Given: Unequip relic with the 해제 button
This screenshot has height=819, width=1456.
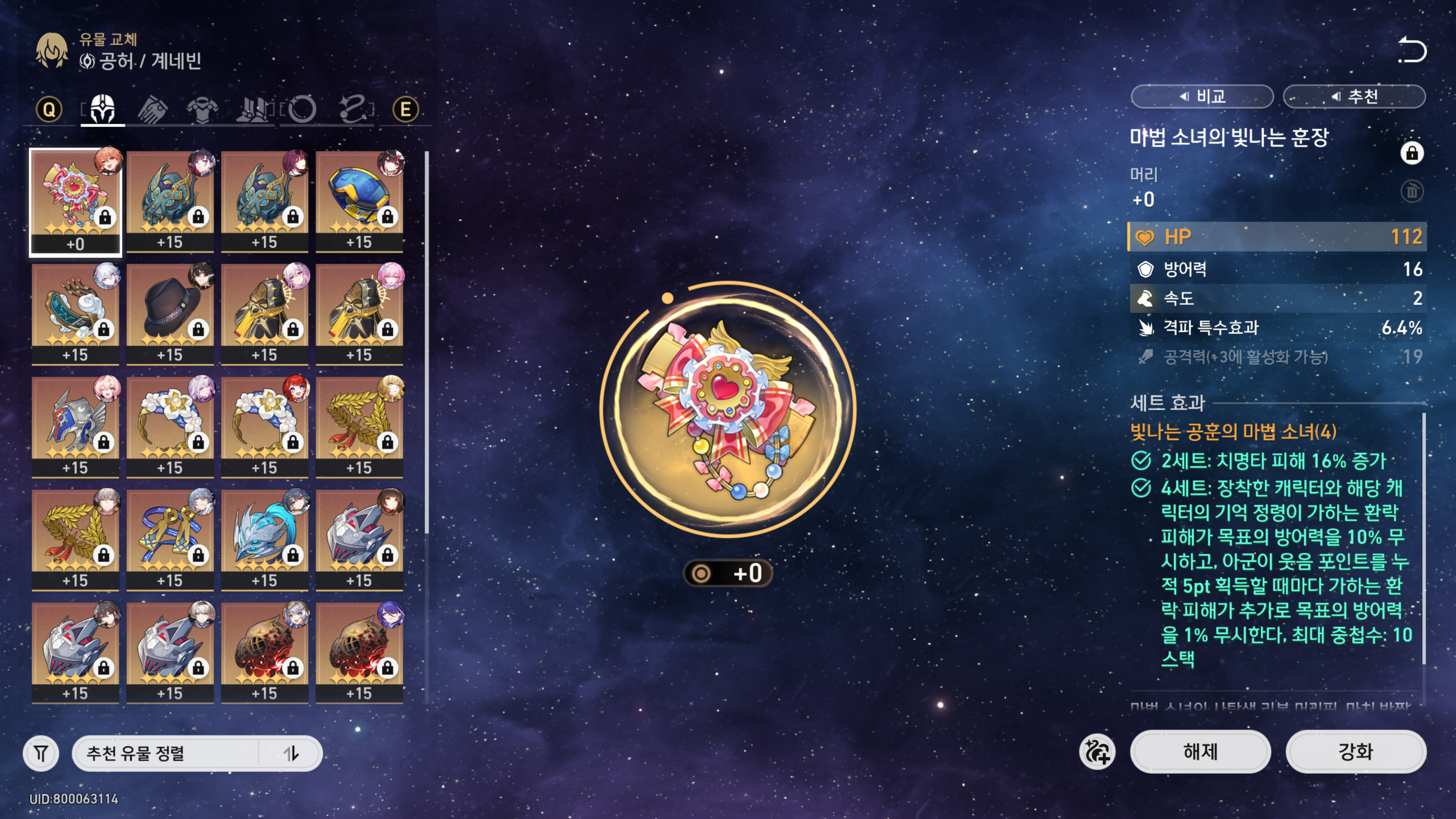Looking at the screenshot, I should (1200, 751).
